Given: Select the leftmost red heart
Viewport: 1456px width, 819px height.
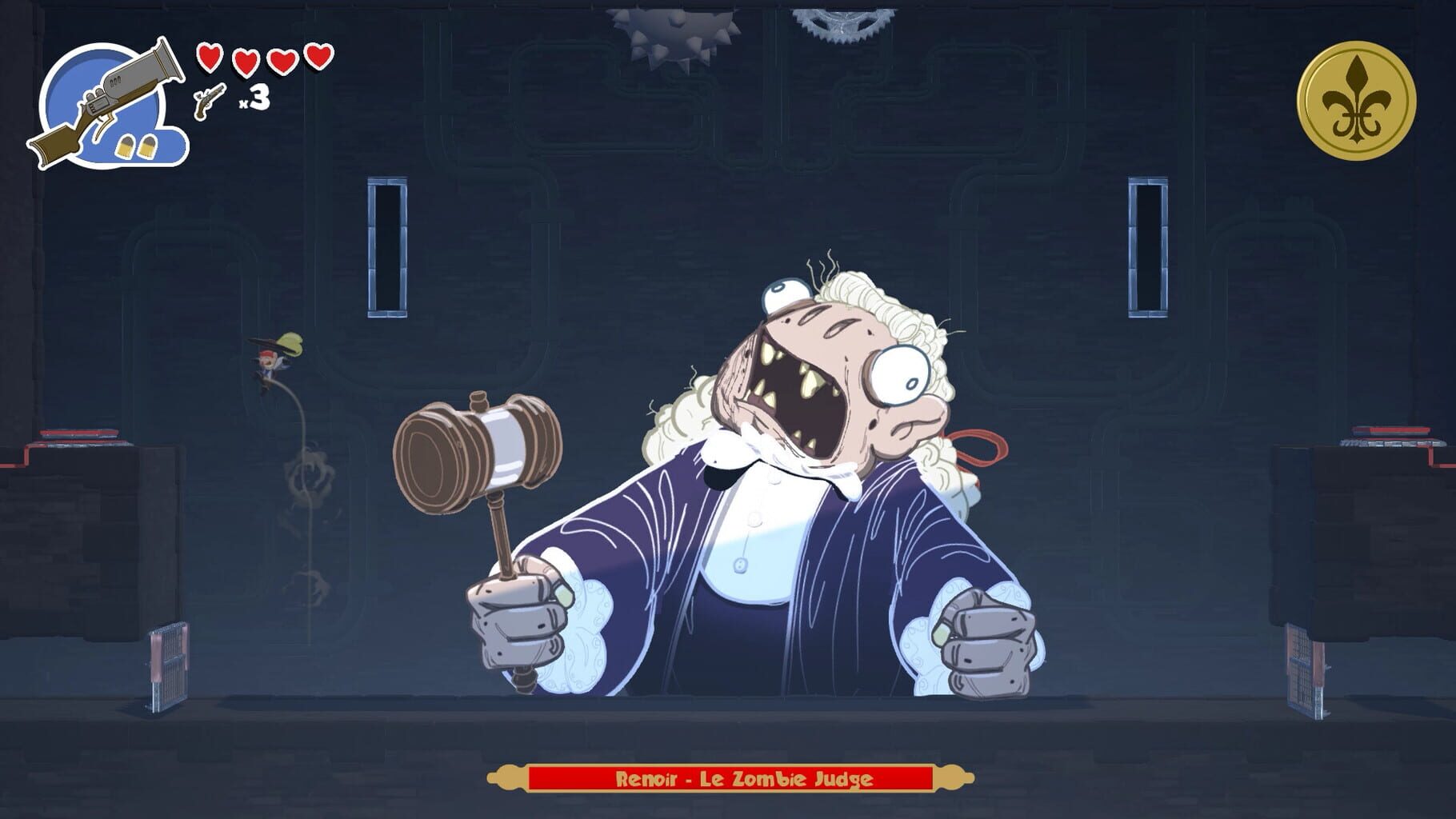Looking at the screenshot, I should (210, 58).
